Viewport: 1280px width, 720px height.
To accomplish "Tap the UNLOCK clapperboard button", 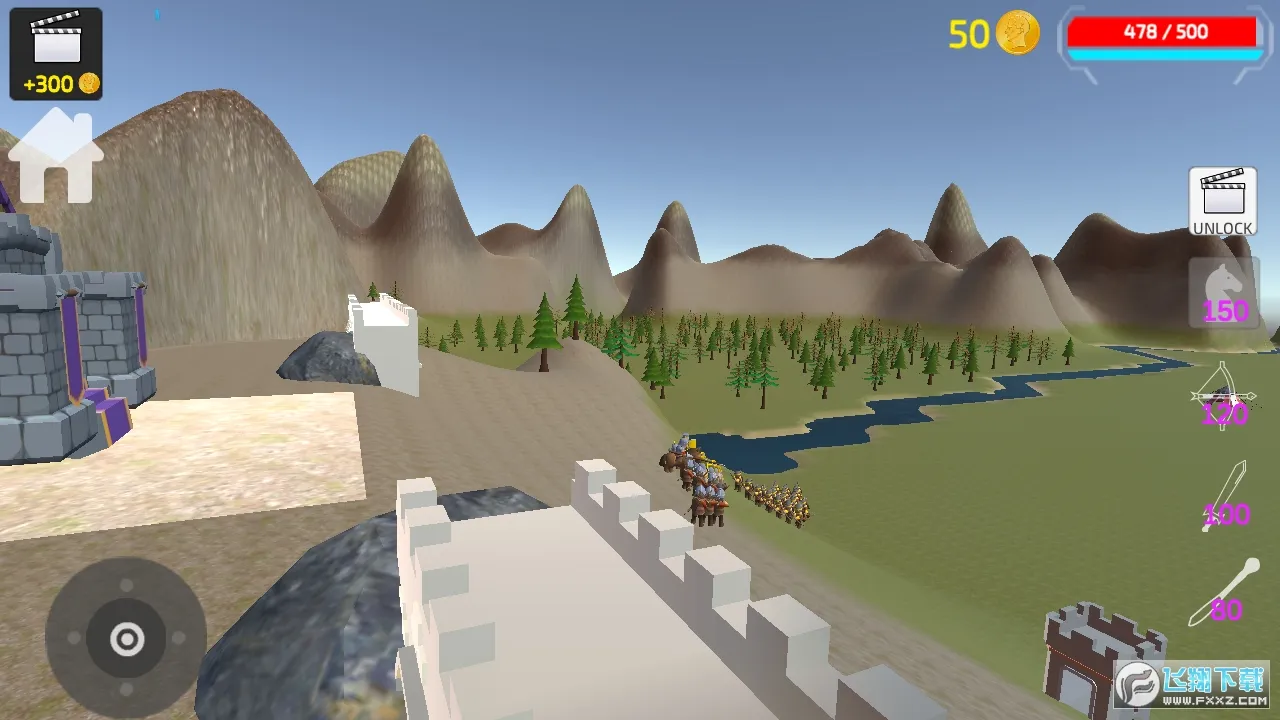I will click(x=1222, y=201).
